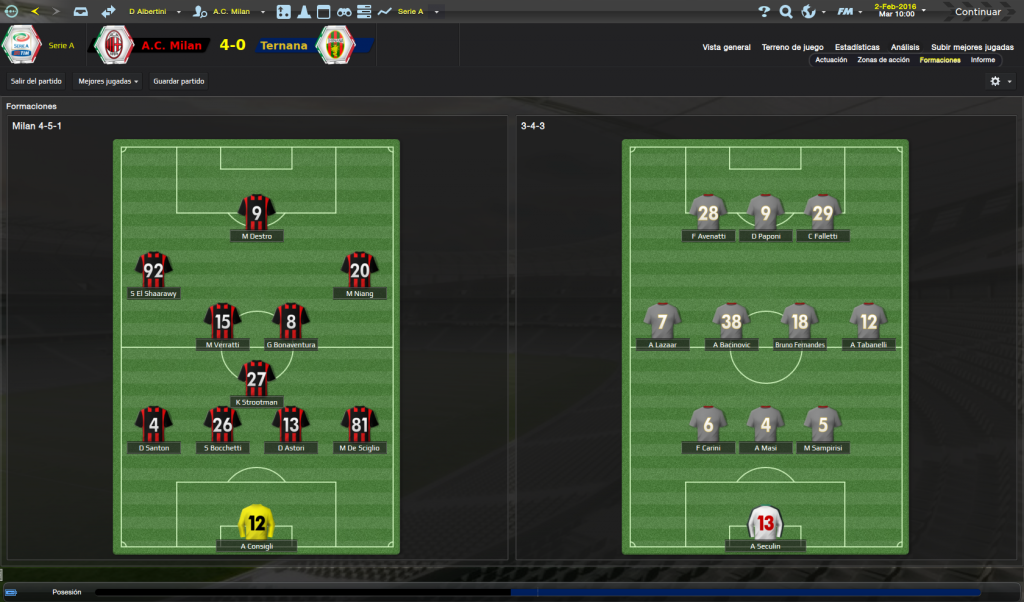
Task: Open the Informe sub-tab
Action: (x=983, y=60)
